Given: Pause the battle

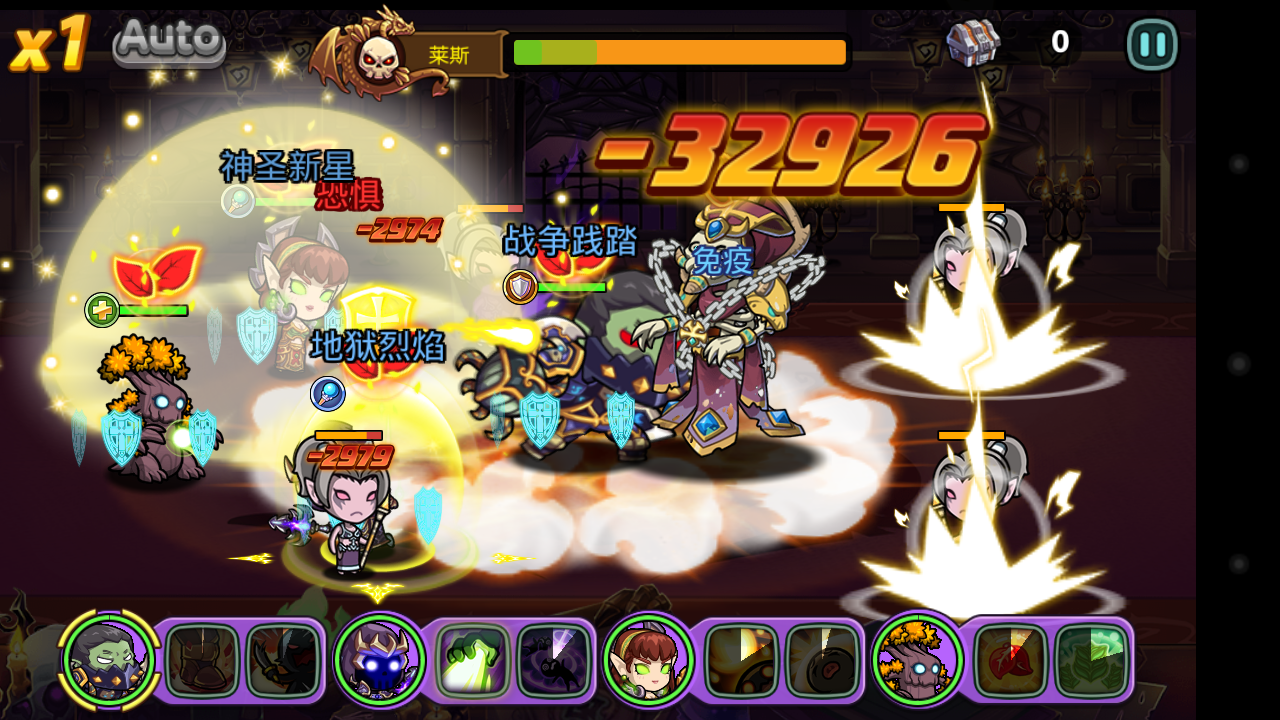Looking at the screenshot, I should point(1152,45).
